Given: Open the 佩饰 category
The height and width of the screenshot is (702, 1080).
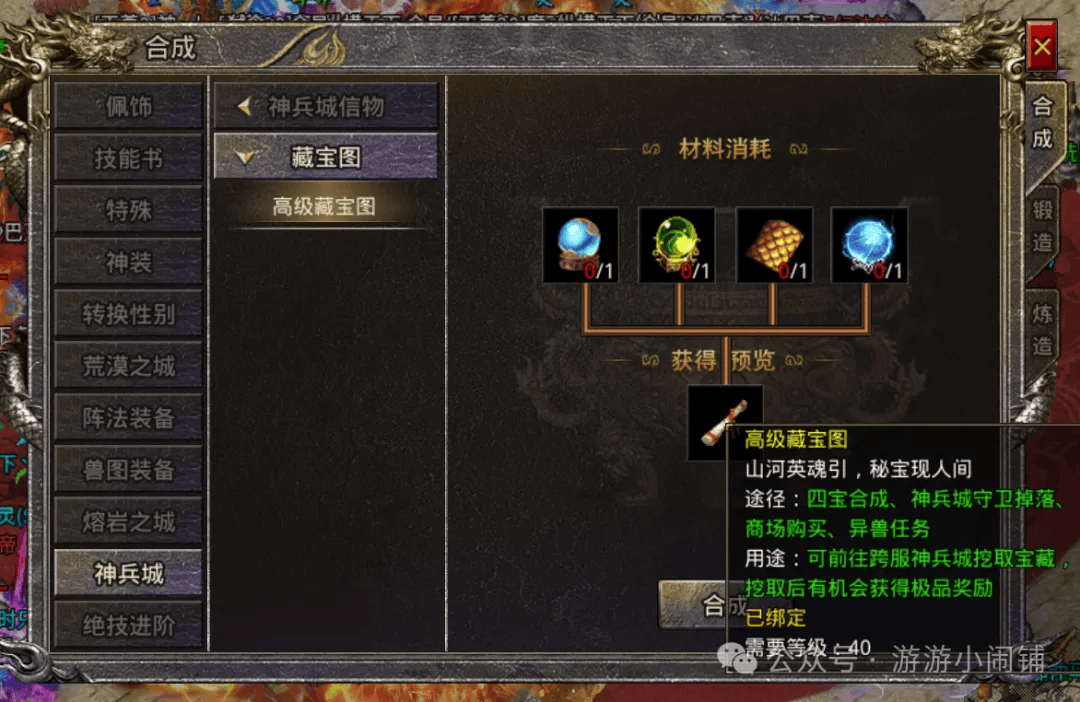Looking at the screenshot, I should [128, 106].
